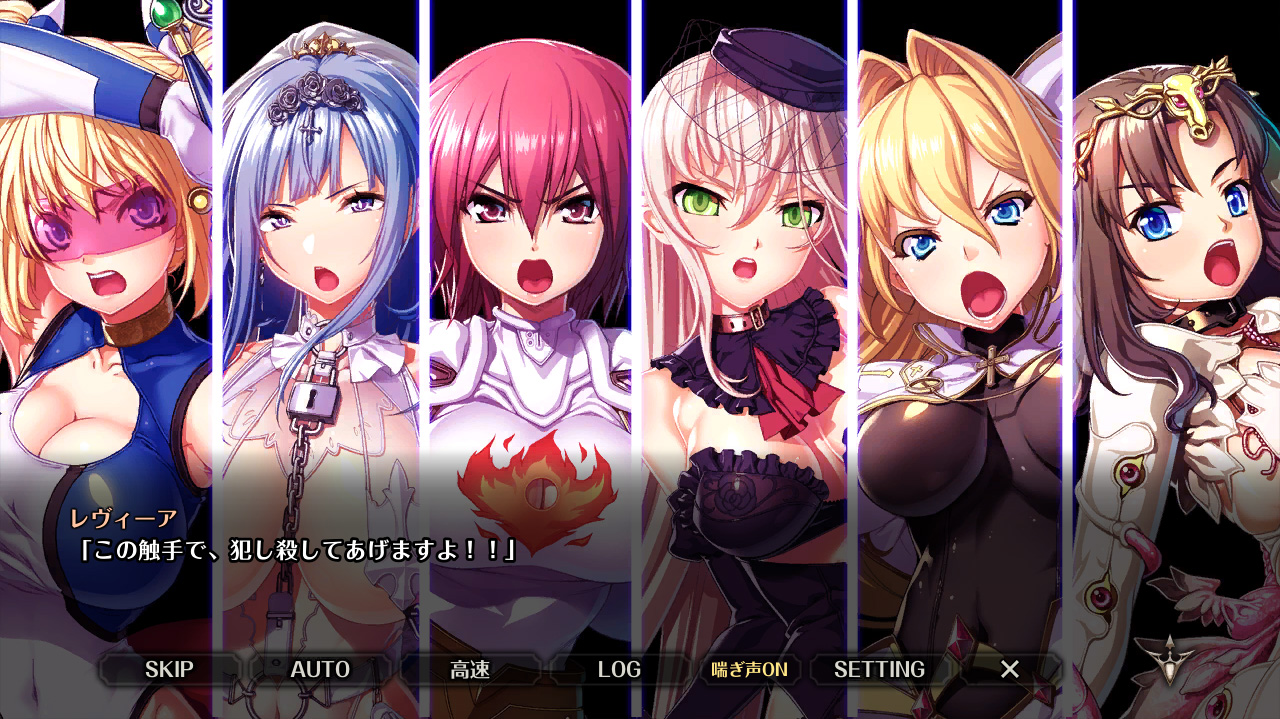1280x719 pixels.
Task: Open the dialogue LOG
Action: coord(619,669)
